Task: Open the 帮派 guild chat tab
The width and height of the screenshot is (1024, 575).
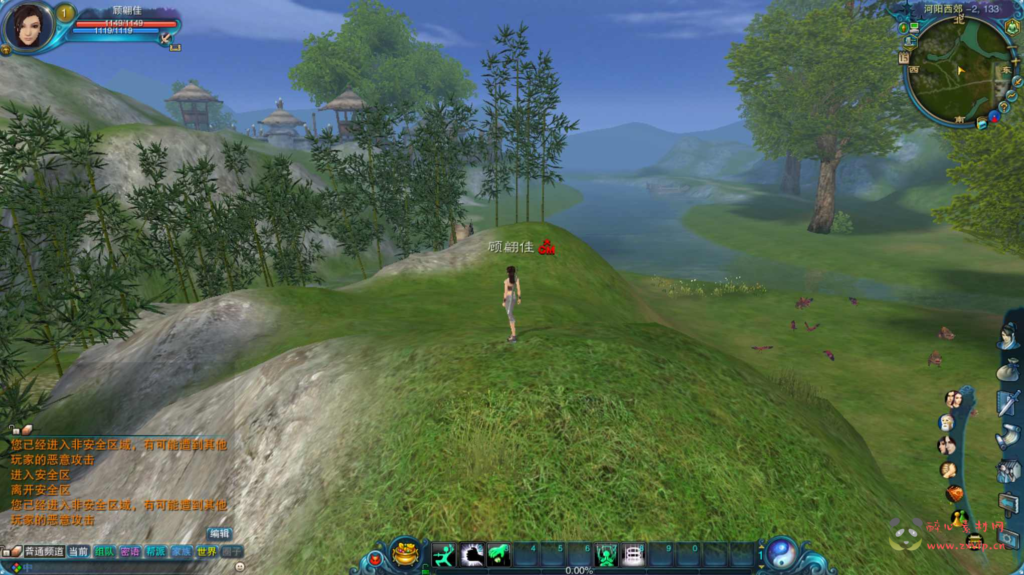Action: (156, 551)
